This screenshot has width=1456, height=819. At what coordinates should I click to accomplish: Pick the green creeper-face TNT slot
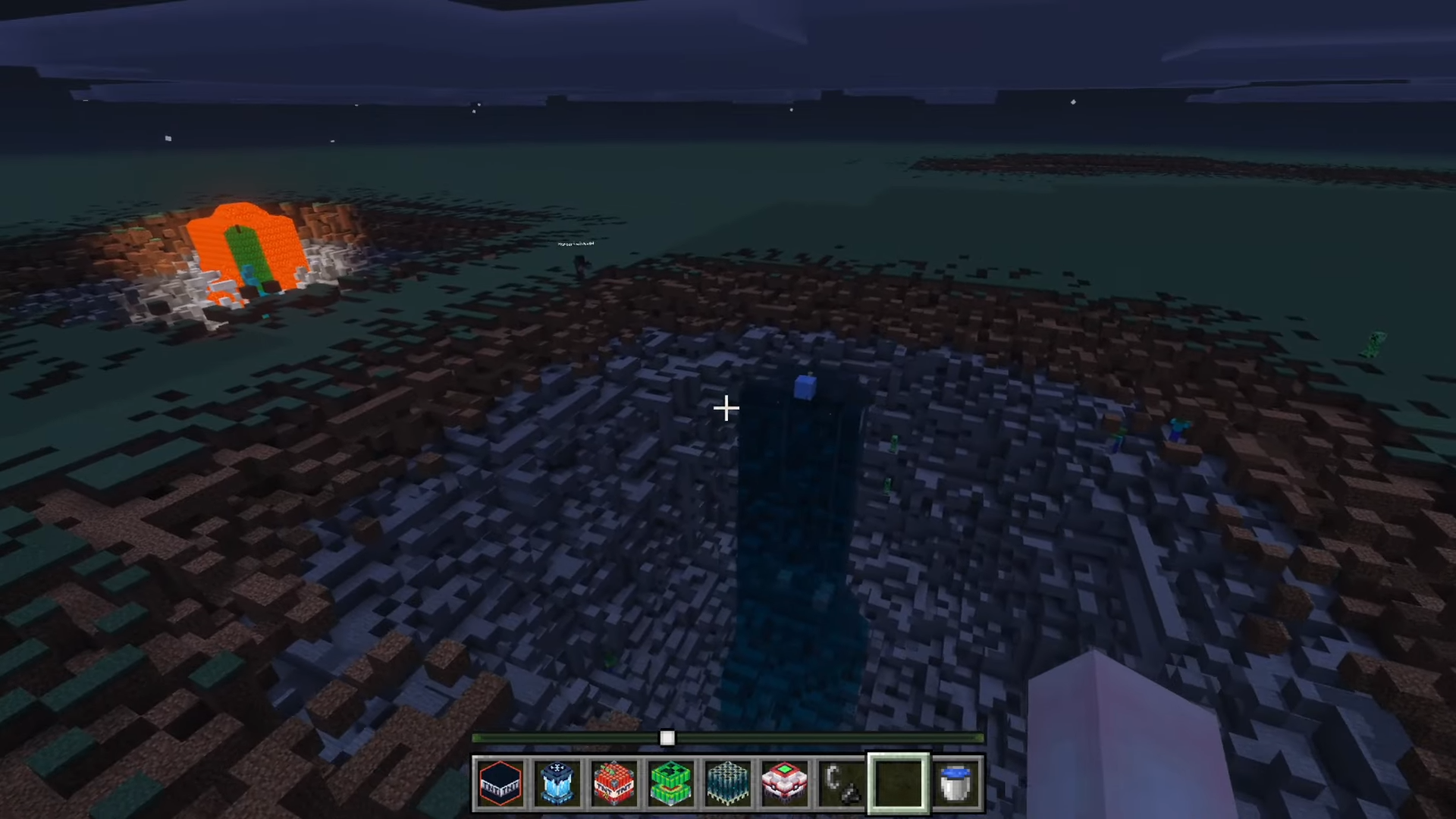671,783
